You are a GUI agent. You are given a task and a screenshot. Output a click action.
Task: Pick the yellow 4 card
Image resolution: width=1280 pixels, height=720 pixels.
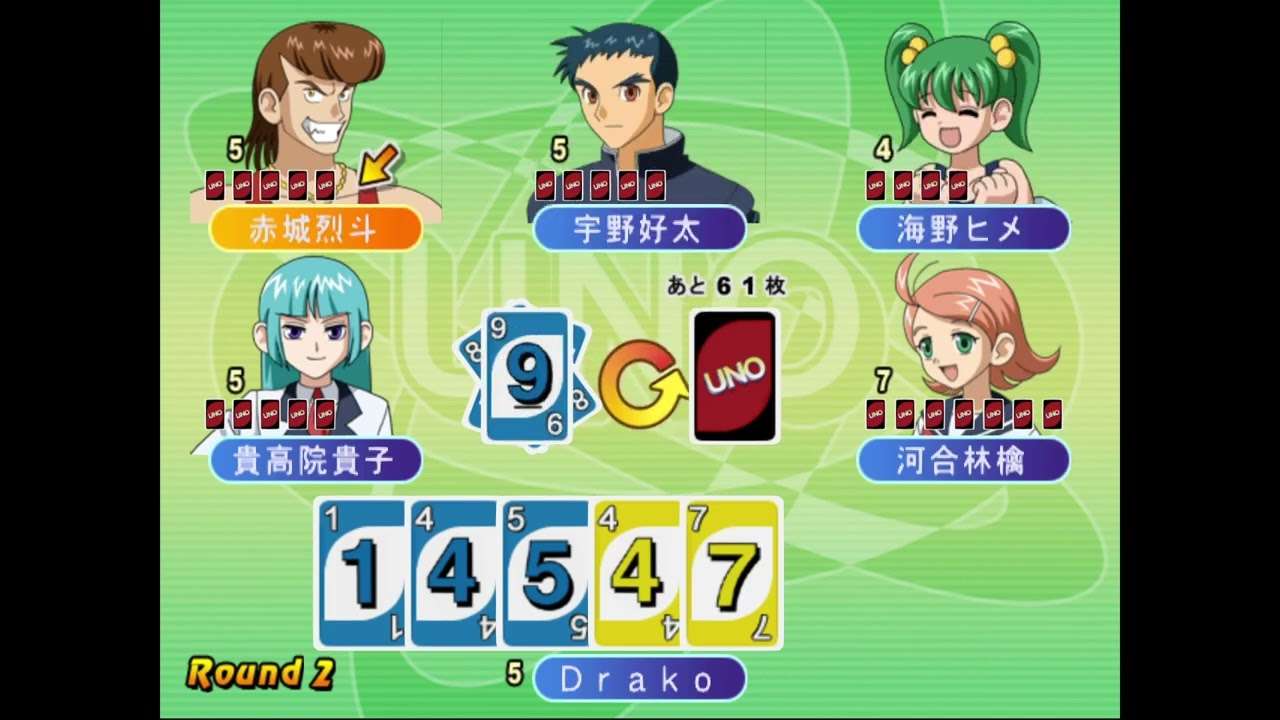[637, 573]
